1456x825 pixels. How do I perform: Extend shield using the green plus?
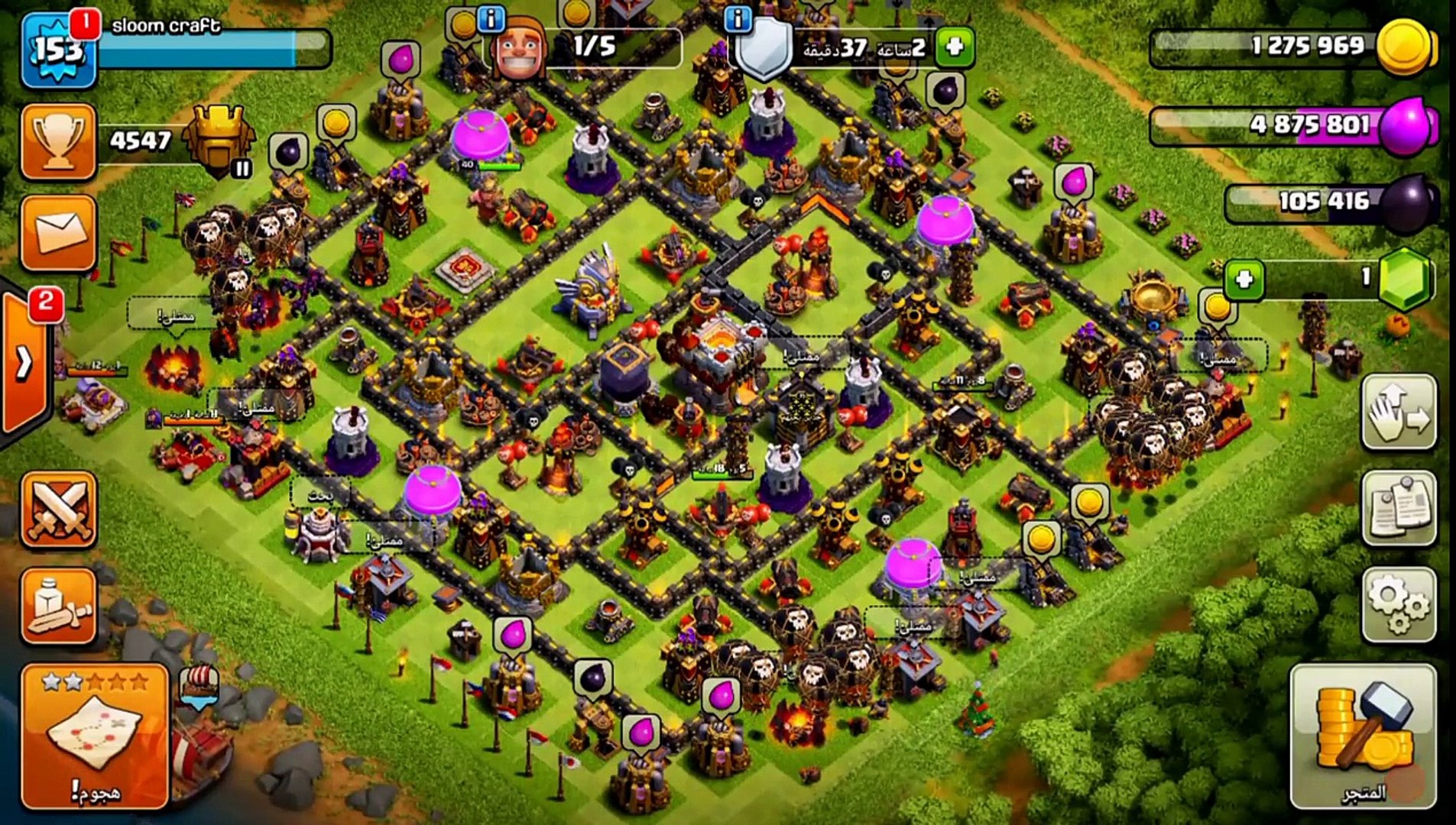954,47
